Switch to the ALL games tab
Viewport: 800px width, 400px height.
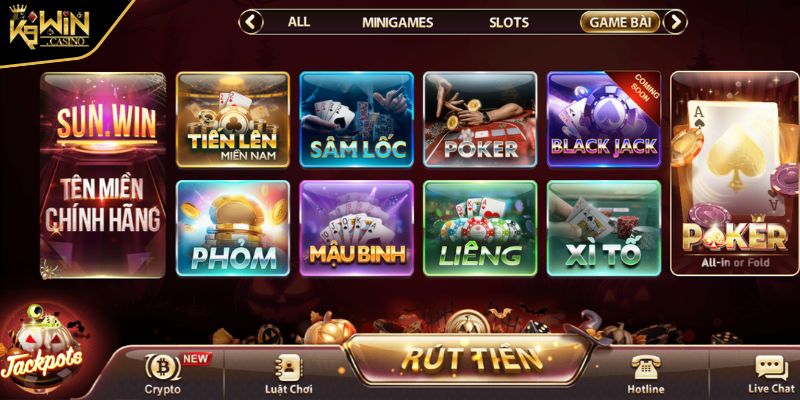pyautogui.click(x=299, y=21)
